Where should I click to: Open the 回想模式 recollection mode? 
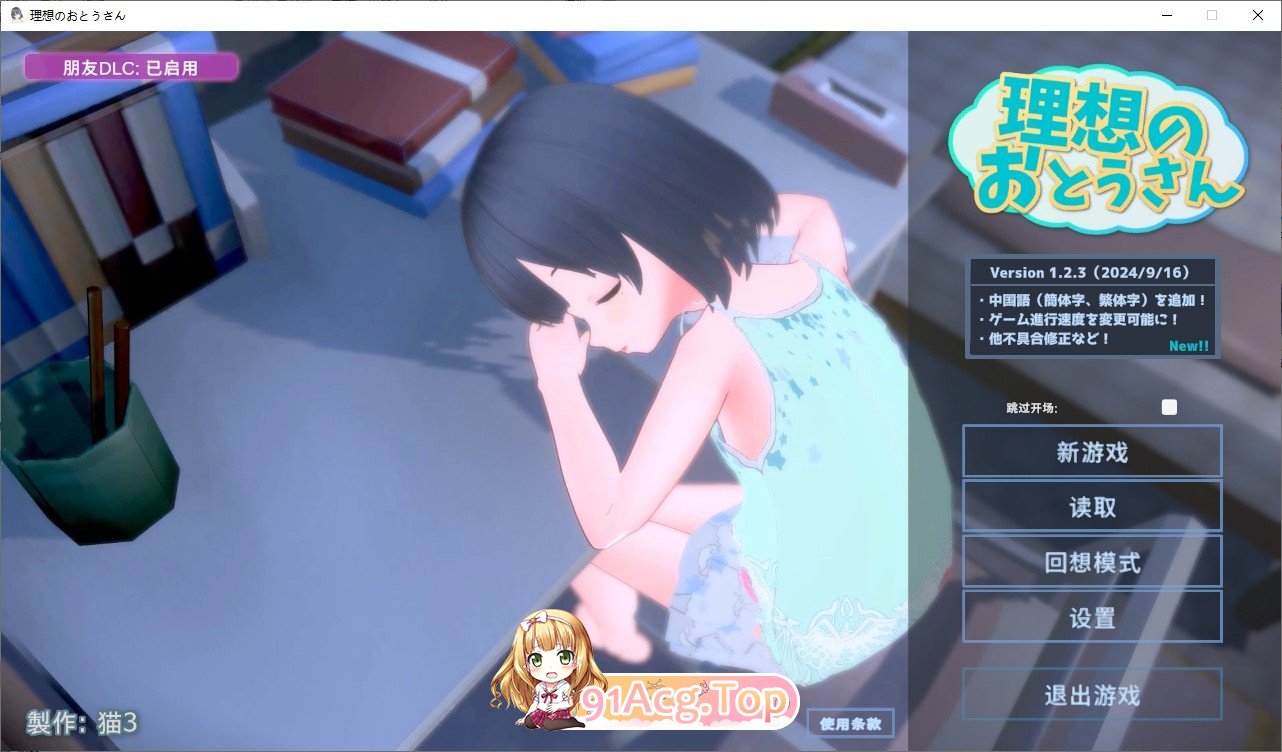(x=1092, y=561)
